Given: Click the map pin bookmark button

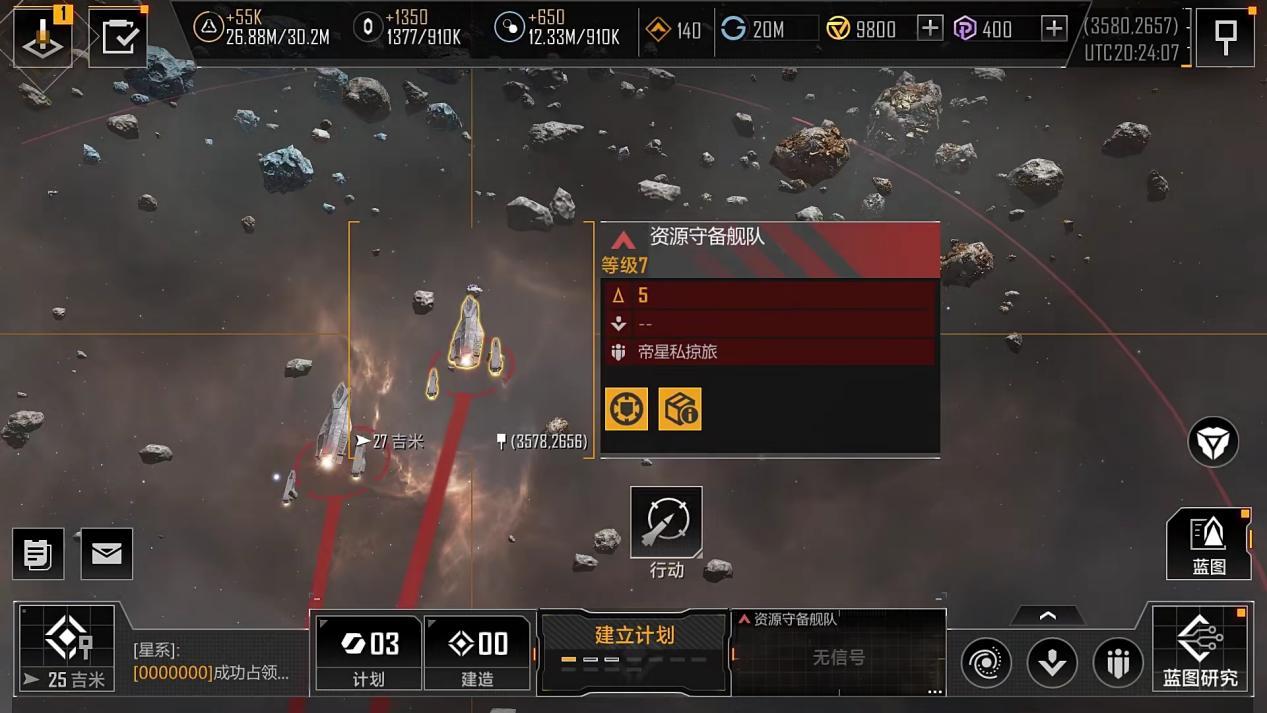Looking at the screenshot, I should [x=1225, y=38].
